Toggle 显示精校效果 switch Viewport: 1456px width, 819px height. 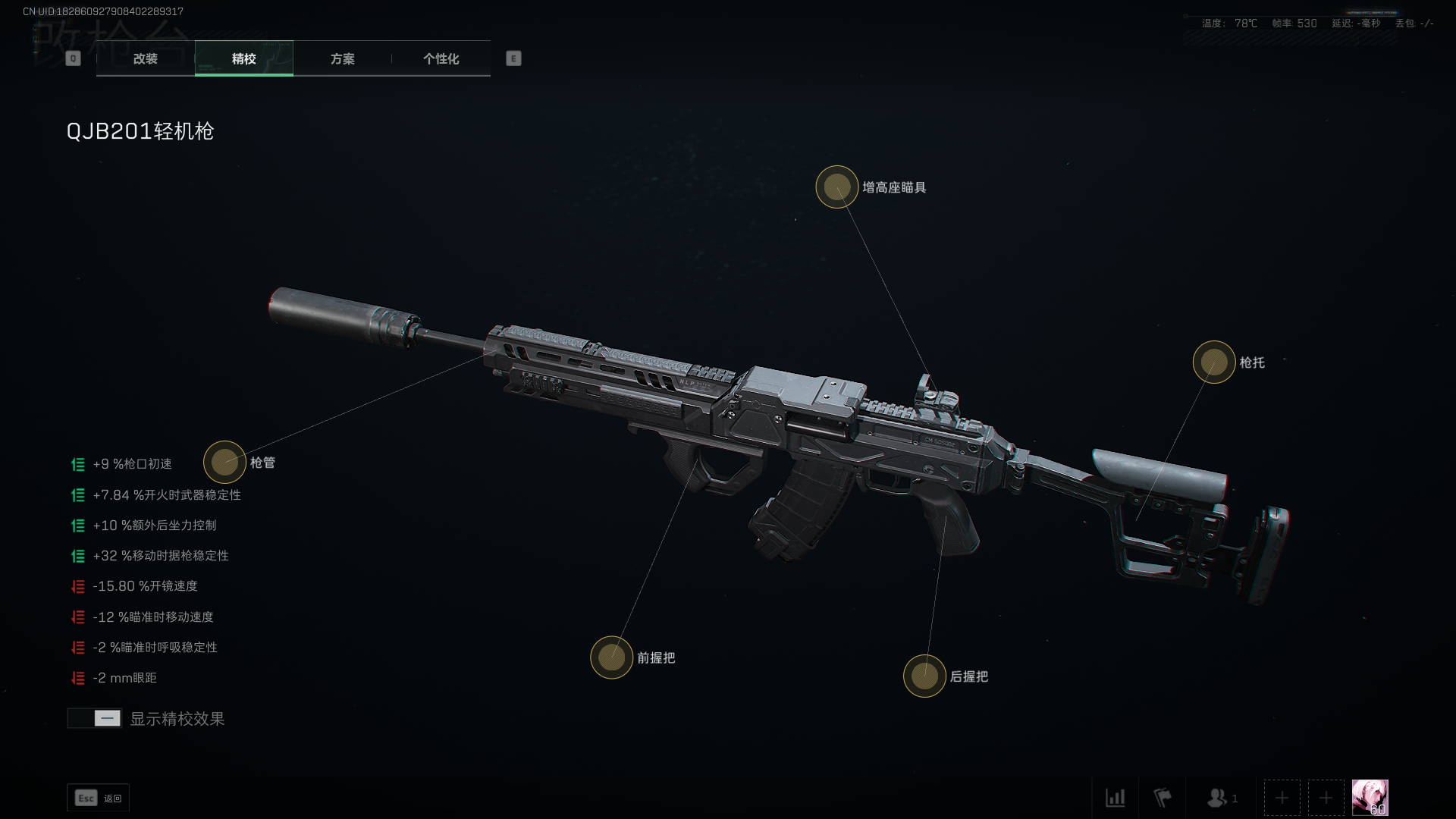point(95,718)
